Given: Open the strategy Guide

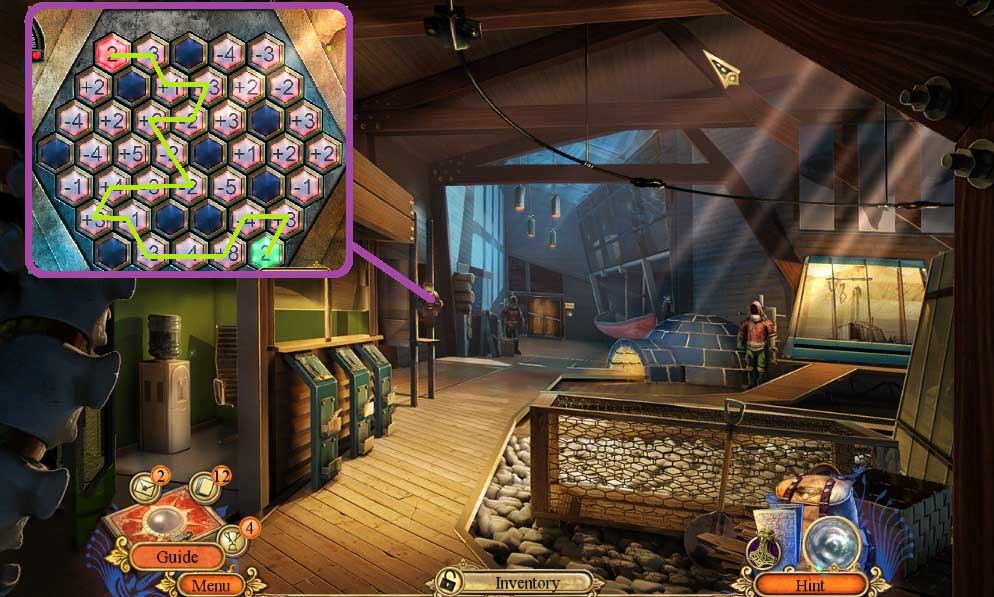Looking at the screenshot, I should [176, 556].
